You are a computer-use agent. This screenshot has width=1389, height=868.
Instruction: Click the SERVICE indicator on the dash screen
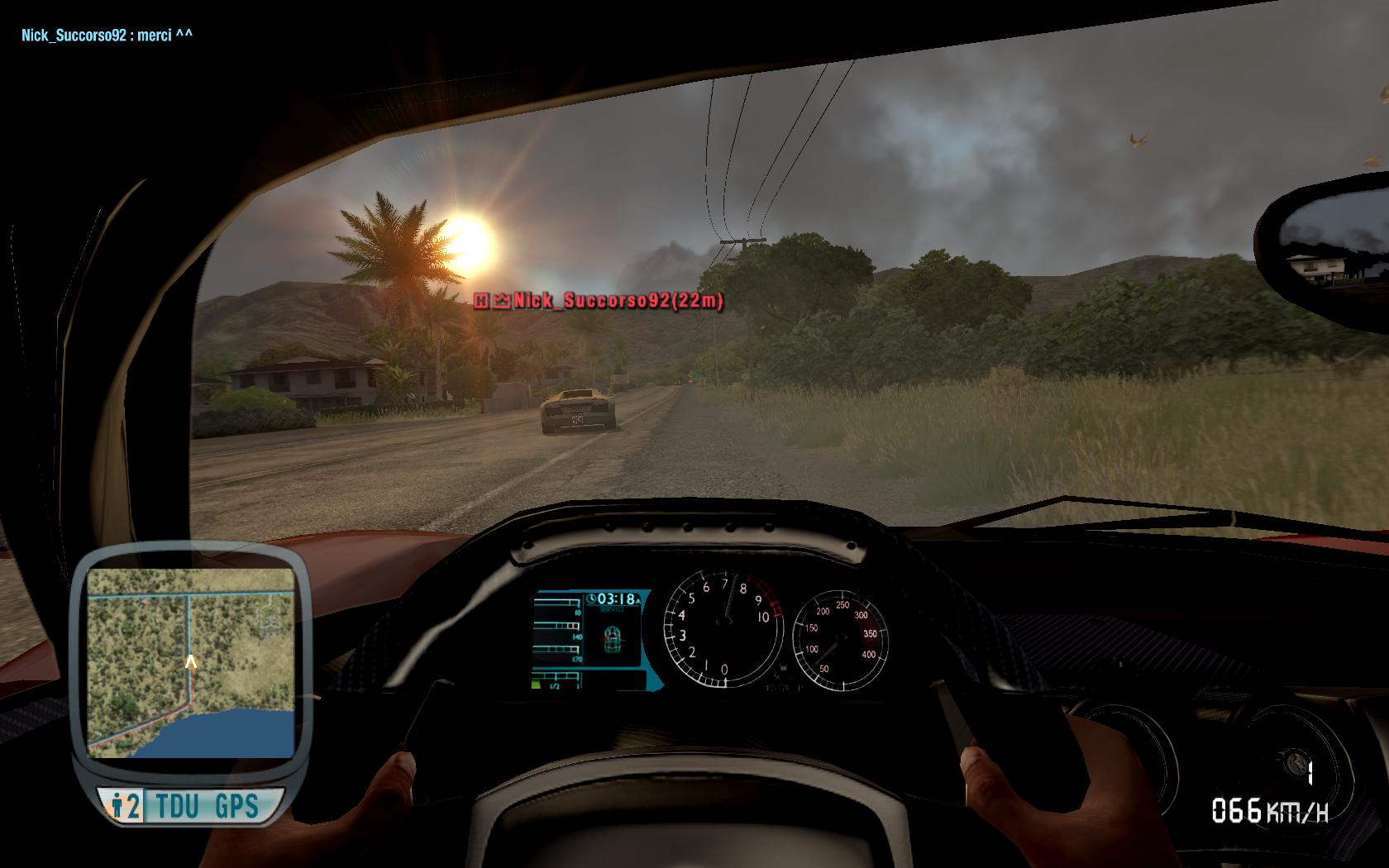coord(611,608)
